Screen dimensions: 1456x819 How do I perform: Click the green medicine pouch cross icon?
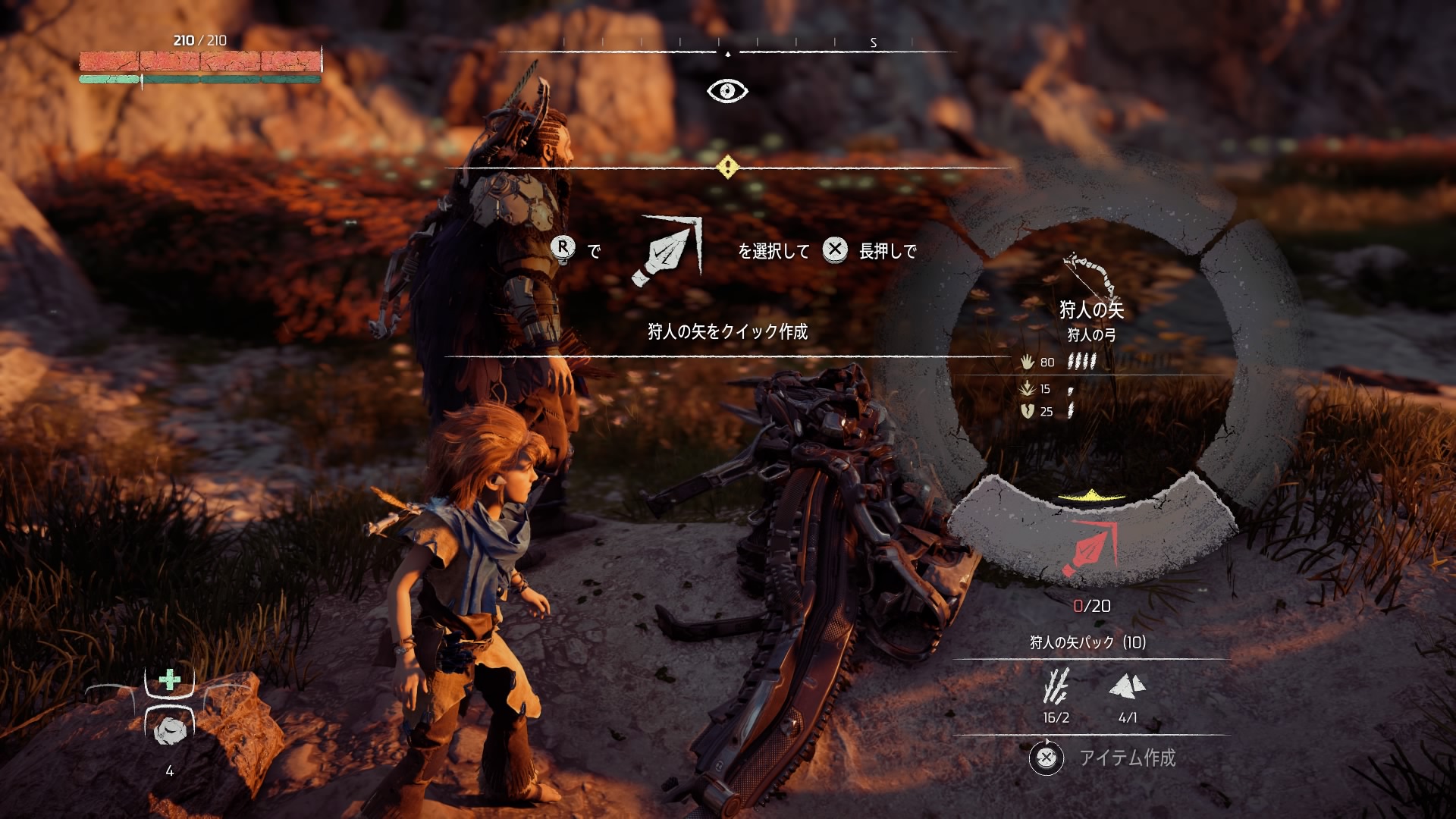tap(170, 679)
